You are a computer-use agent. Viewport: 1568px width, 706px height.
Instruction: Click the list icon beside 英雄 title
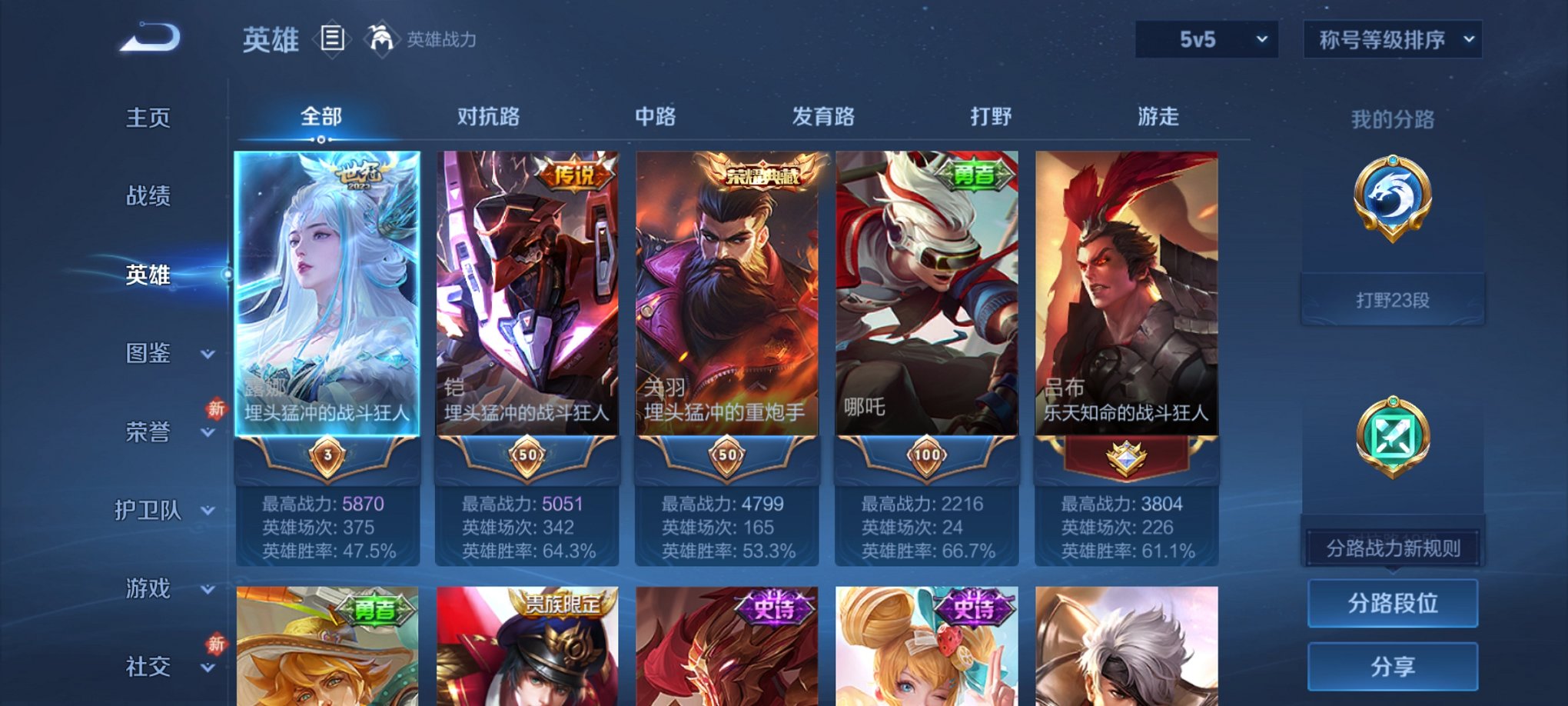point(331,38)
